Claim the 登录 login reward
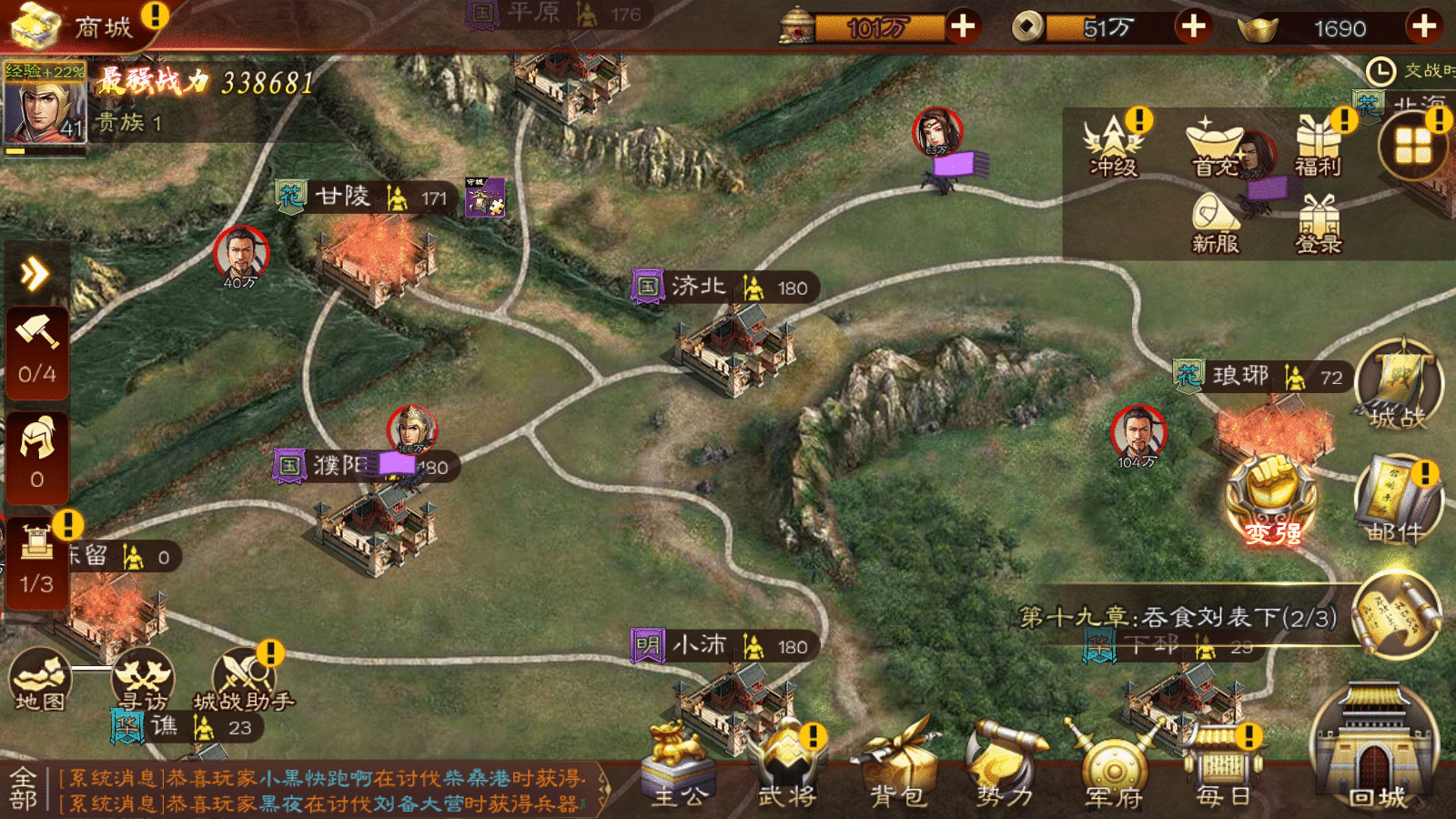Viewport: 1456px width, 819px height. (x=1319, y=224)
